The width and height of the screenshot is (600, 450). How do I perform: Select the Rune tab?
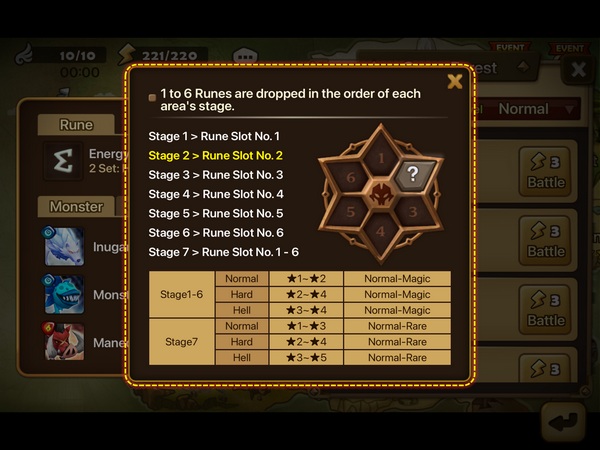76,125
